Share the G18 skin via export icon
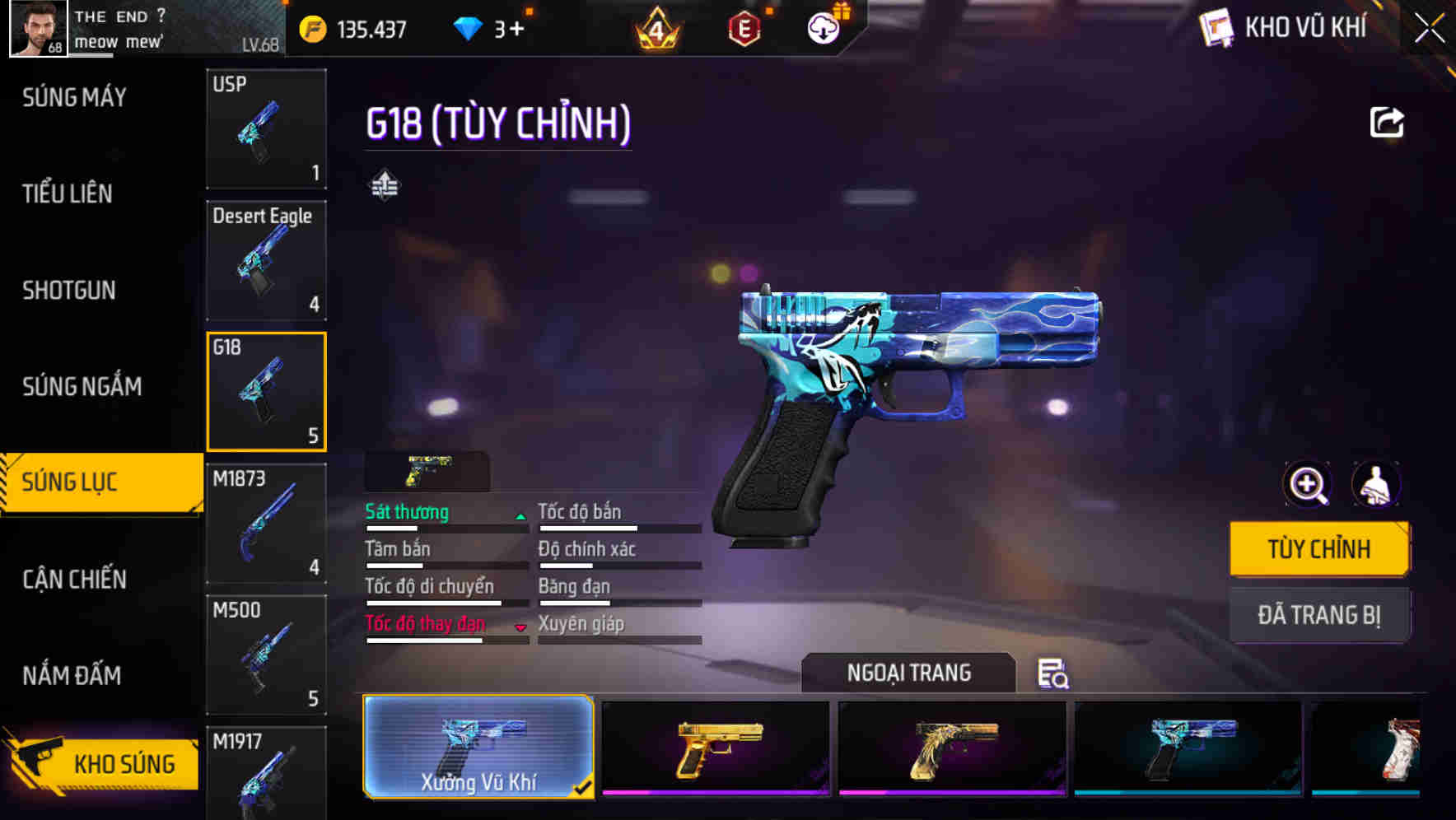 pyautogui.click(x=1386, y=122)
